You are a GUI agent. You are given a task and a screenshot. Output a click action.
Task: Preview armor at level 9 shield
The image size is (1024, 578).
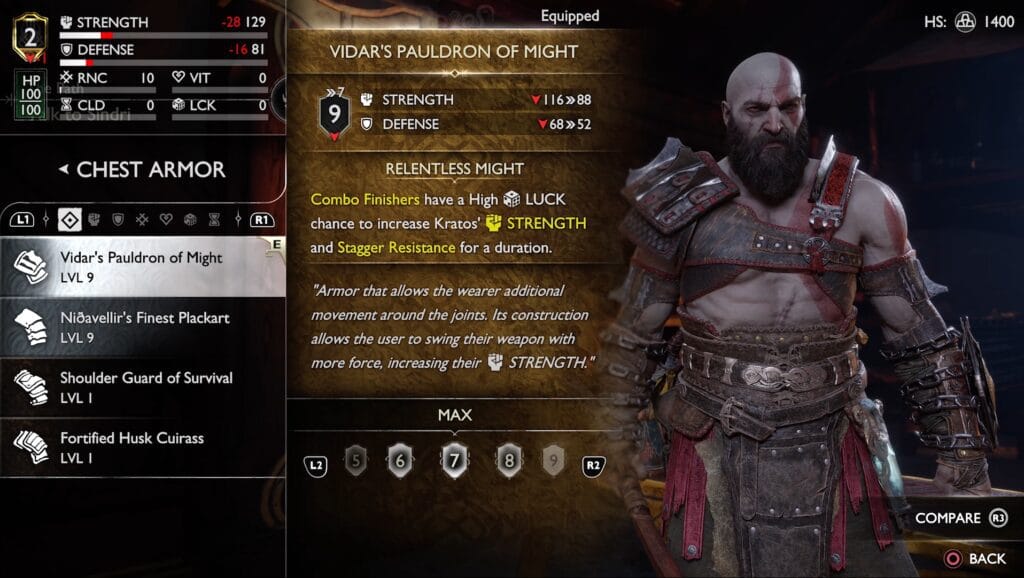point(554,460)
